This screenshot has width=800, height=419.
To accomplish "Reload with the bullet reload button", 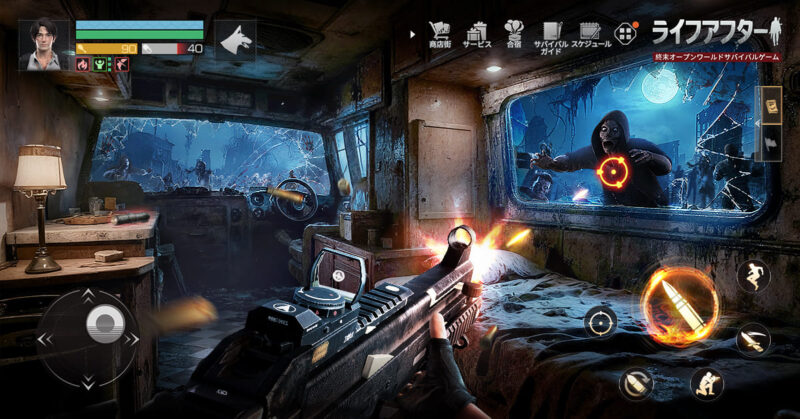I will click(x=634, y=381).
